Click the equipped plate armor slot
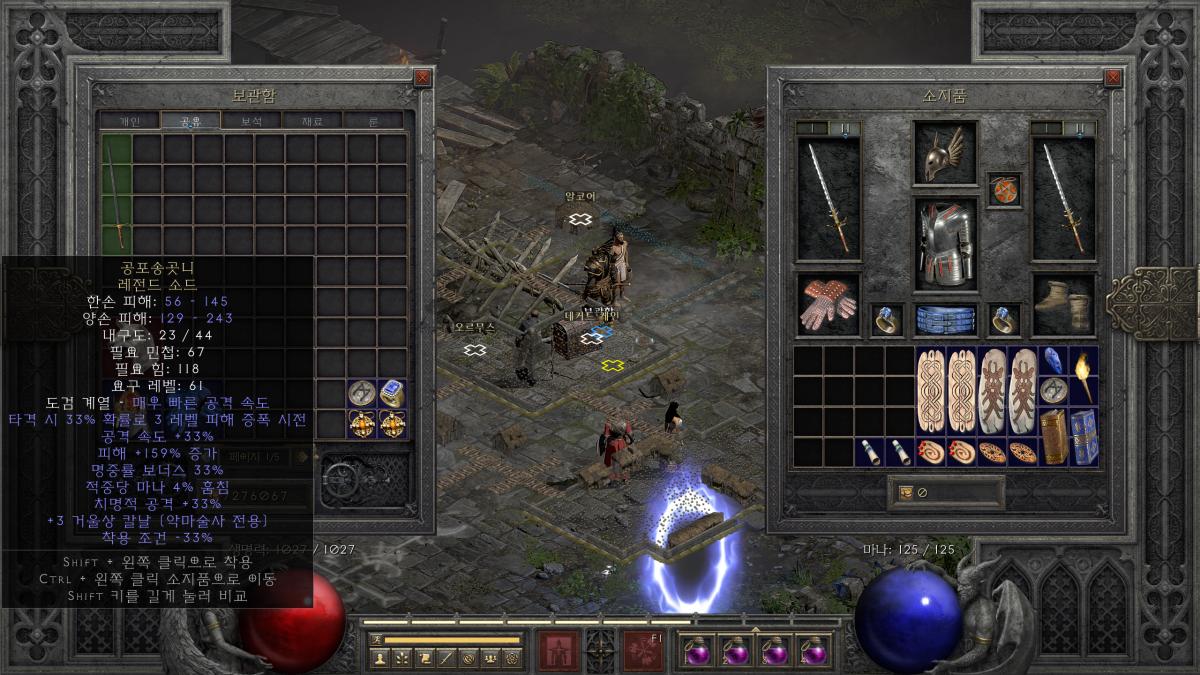Screen dimensions: 1200x675 pyautogui.click(x=944, y=244)
